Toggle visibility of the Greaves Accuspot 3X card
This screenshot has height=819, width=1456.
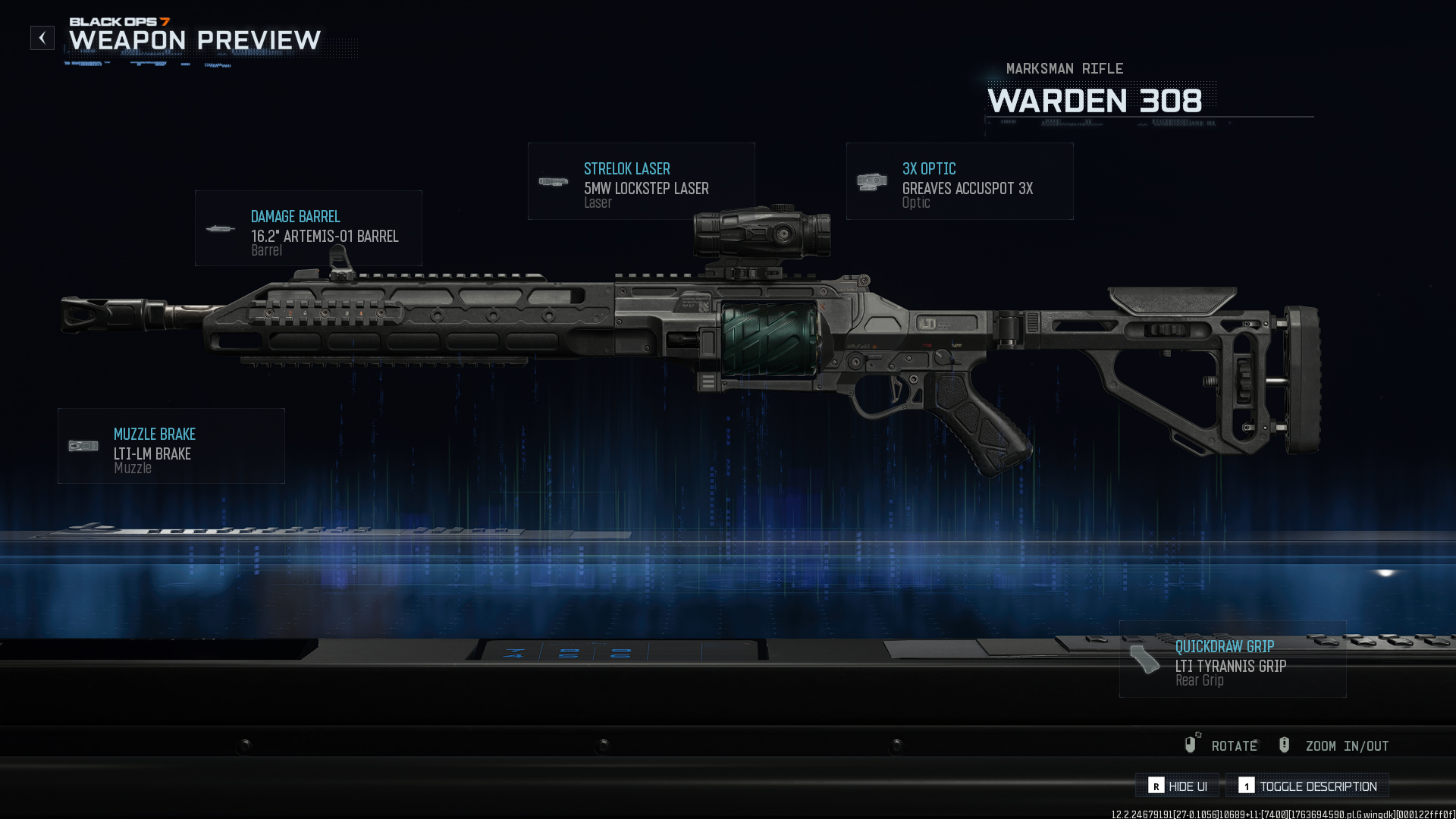point(959,181)
